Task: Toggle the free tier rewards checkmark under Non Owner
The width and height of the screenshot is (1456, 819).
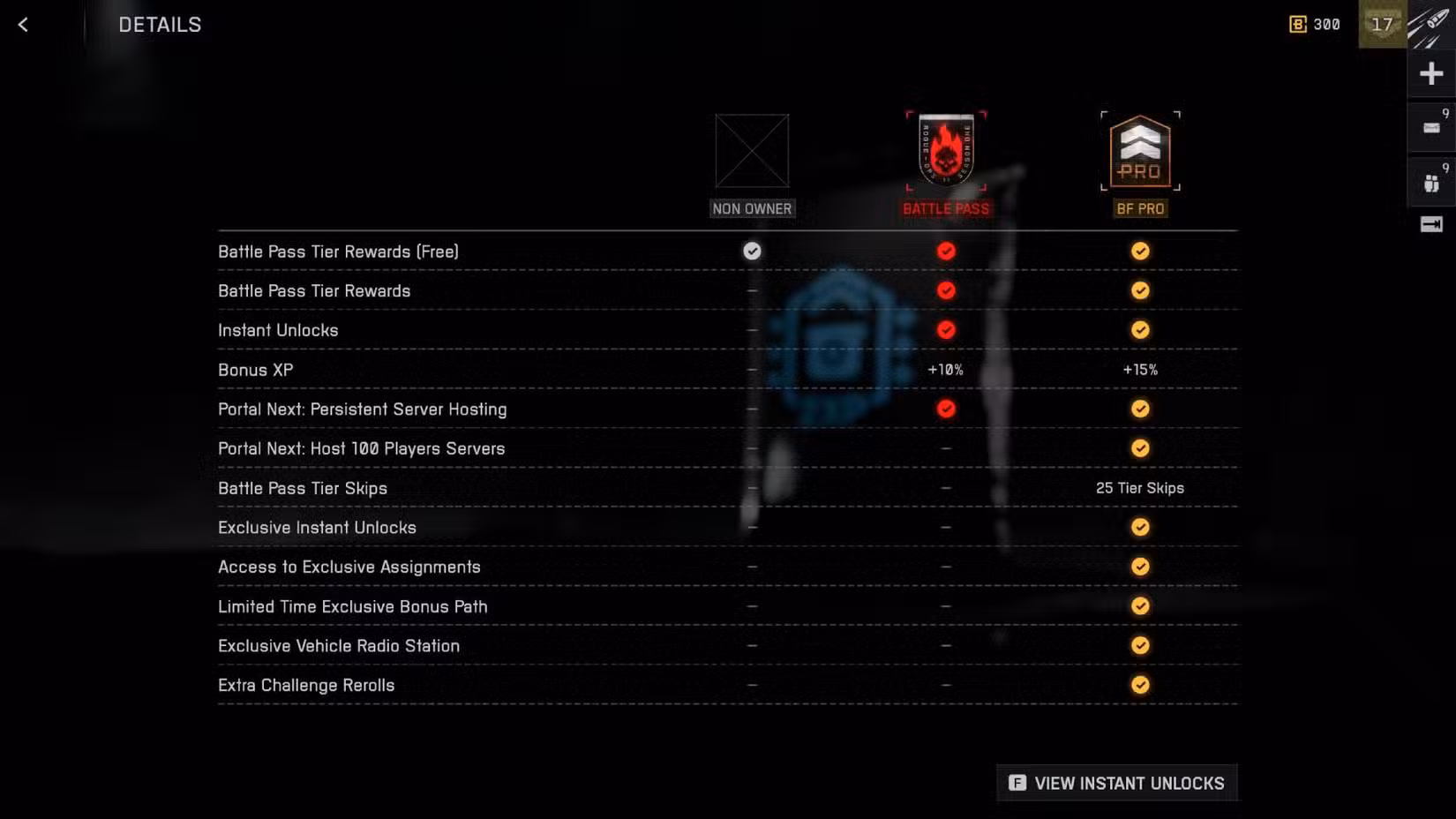Action: [752, 252]
